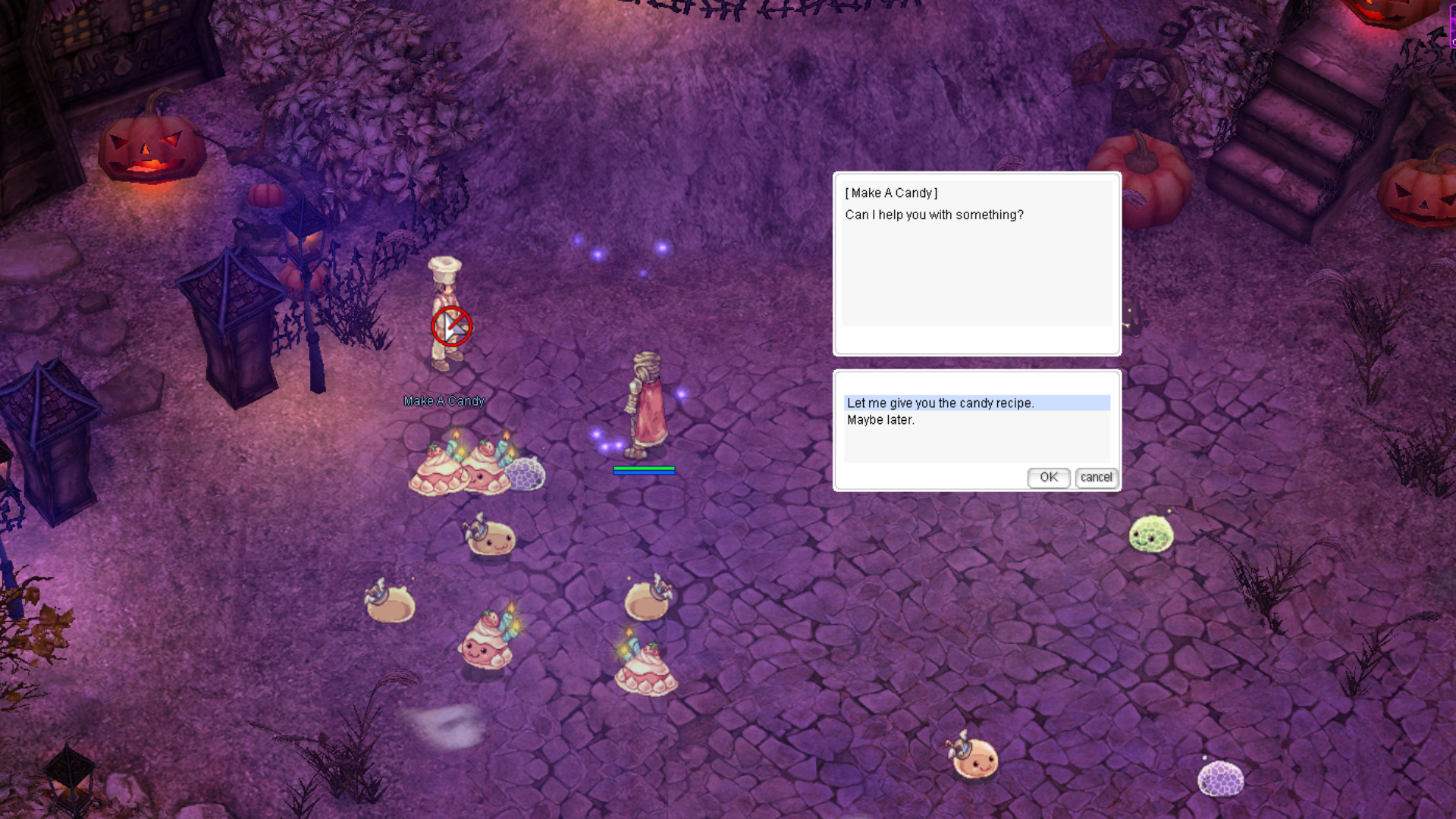This screenshot has width=1456, height=819.
Task: Confirm the choice with the OK button
Action: tap(1048, 477)
